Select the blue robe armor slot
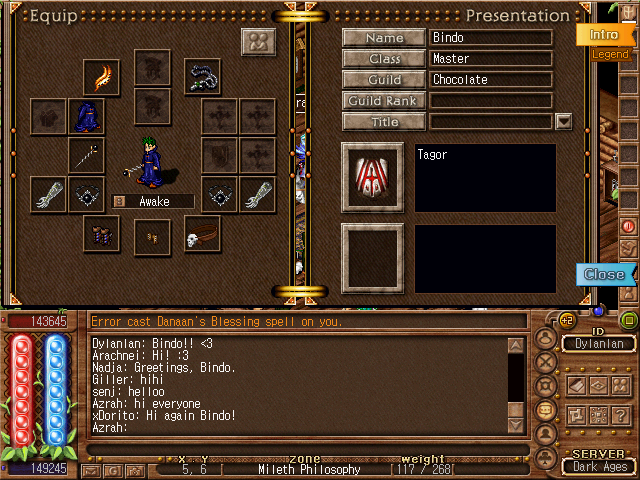Image resolution: width=640 pixels, height=480 pixels. click(x=86, y=117)
